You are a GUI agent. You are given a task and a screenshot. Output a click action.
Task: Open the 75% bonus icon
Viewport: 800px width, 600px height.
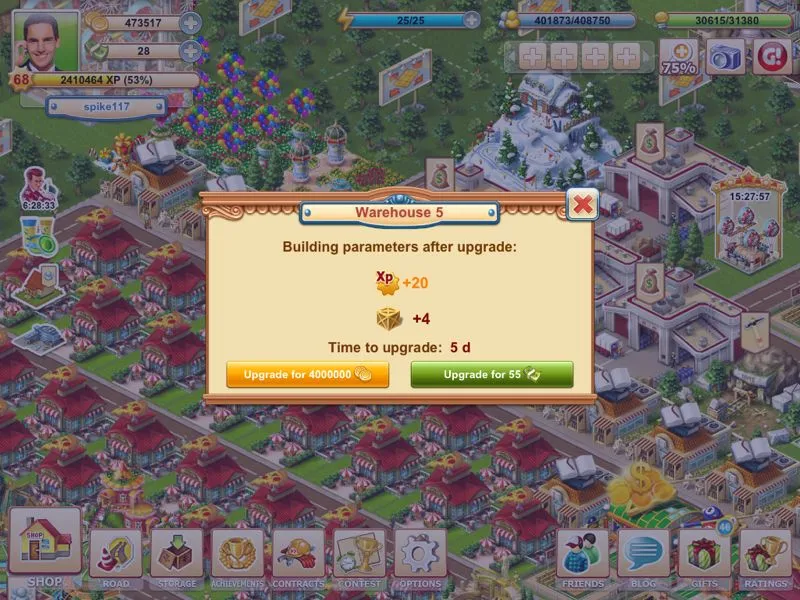680,57
